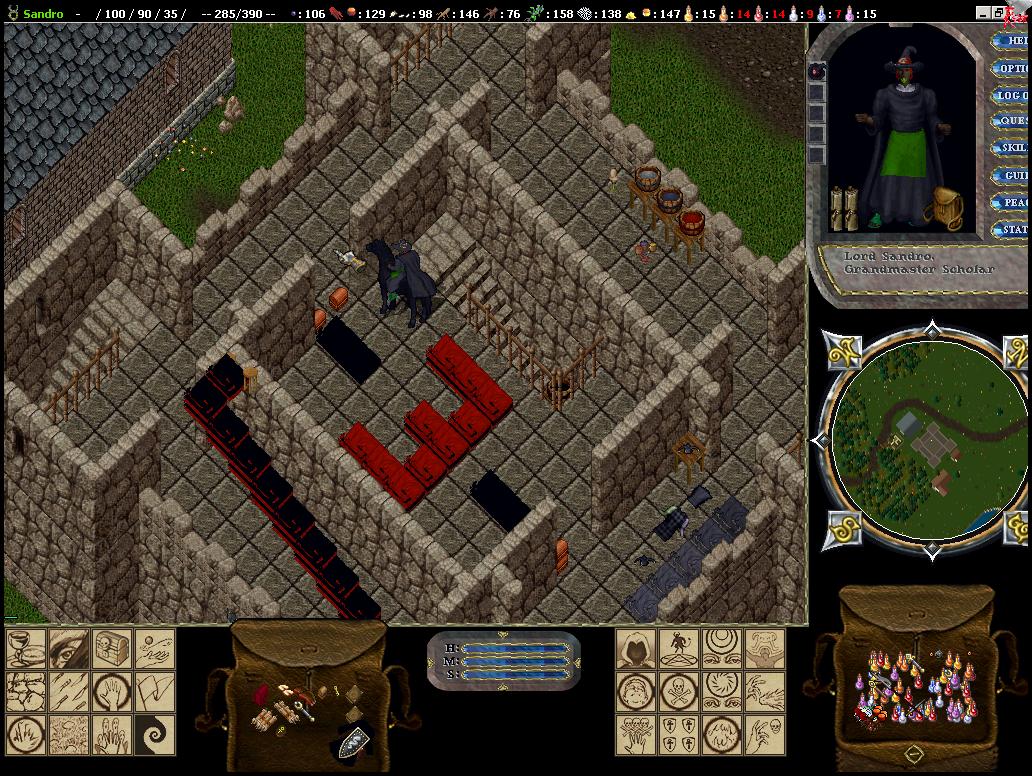Select the four ankh shields spell icon
Viewport: 1032px width, 776px height.
click(679, 734)
